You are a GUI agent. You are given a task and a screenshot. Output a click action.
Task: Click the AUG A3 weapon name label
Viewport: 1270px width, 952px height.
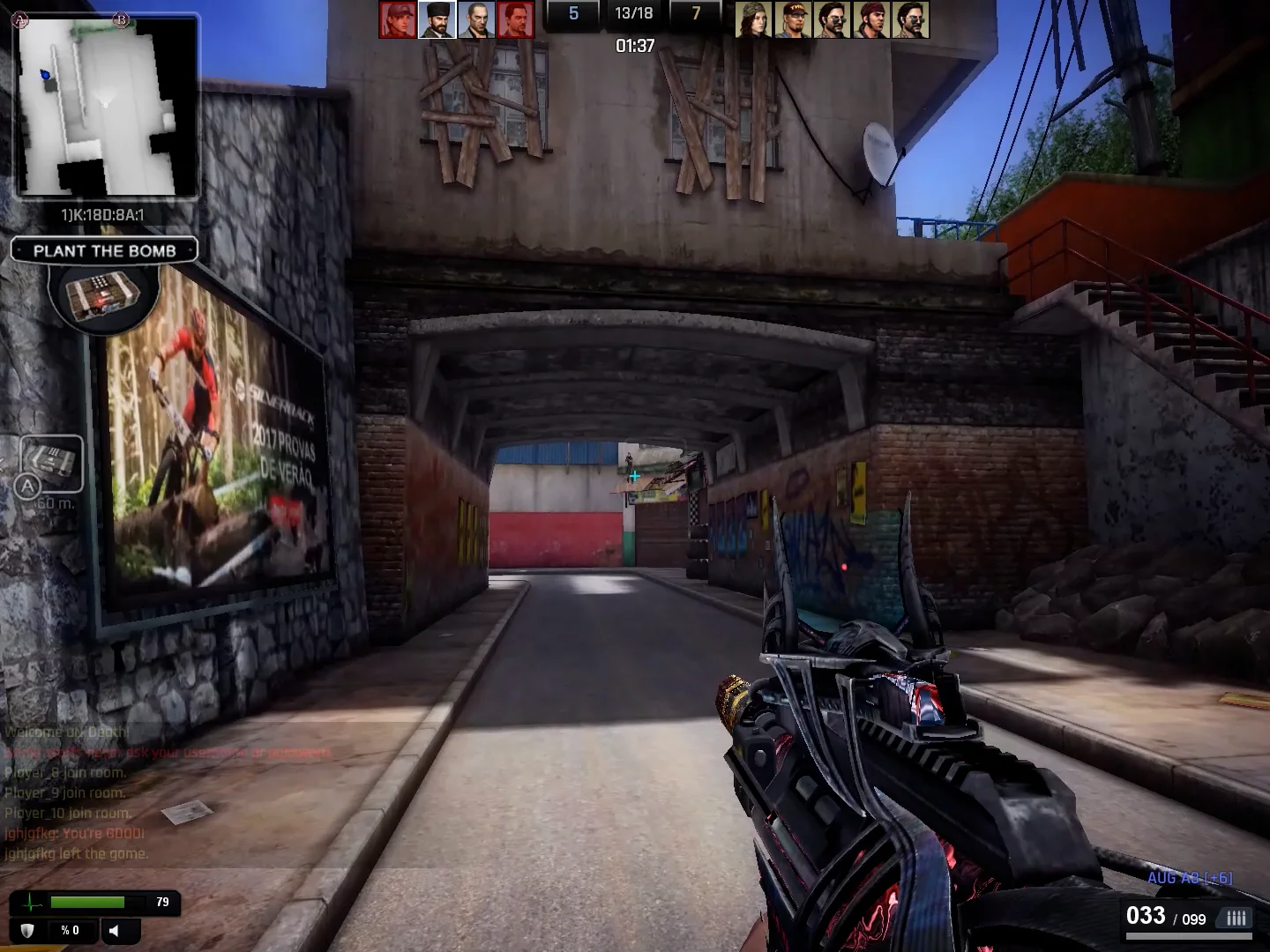click(x=1189, y=878)
